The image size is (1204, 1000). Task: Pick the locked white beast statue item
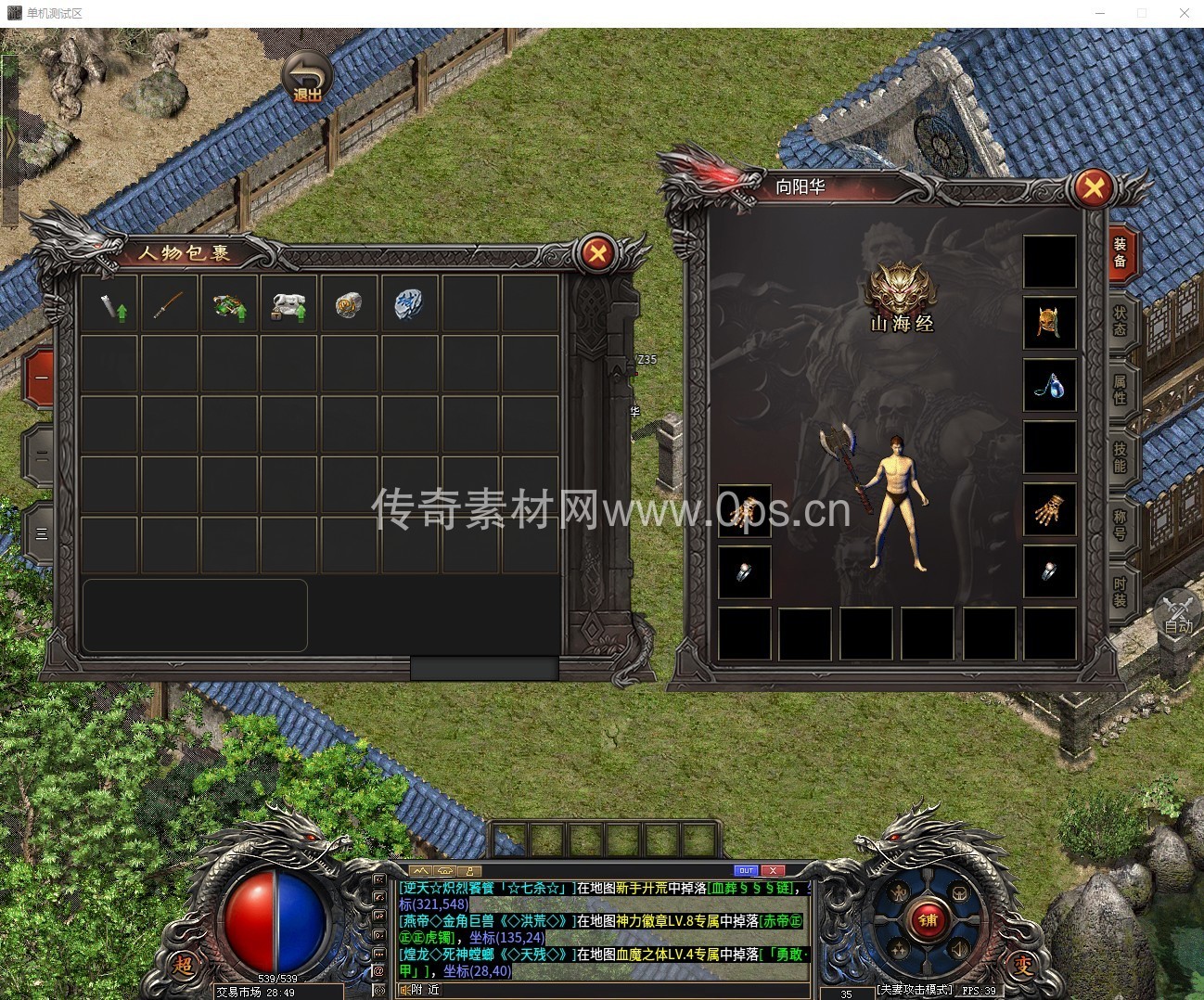click(288, 303)
